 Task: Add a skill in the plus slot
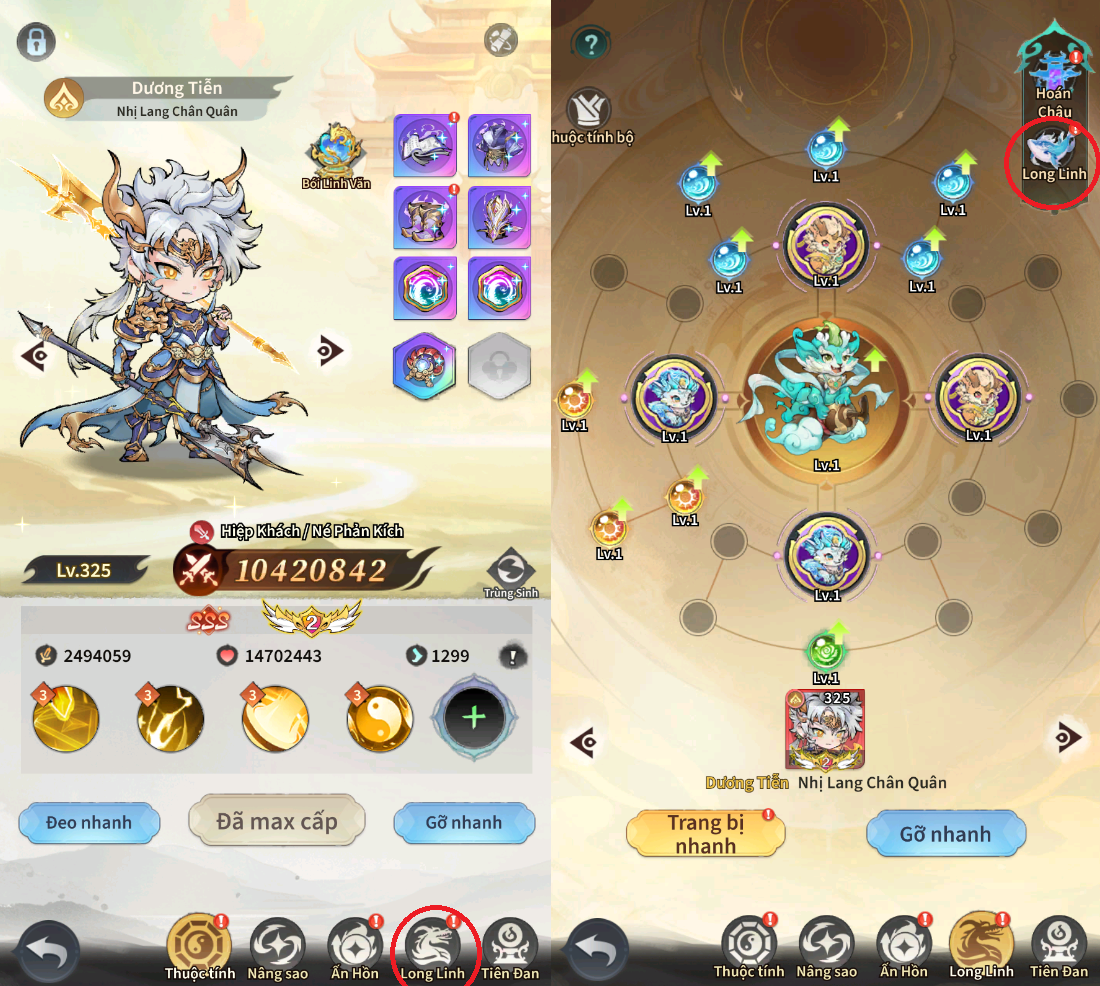coord(474,717)
